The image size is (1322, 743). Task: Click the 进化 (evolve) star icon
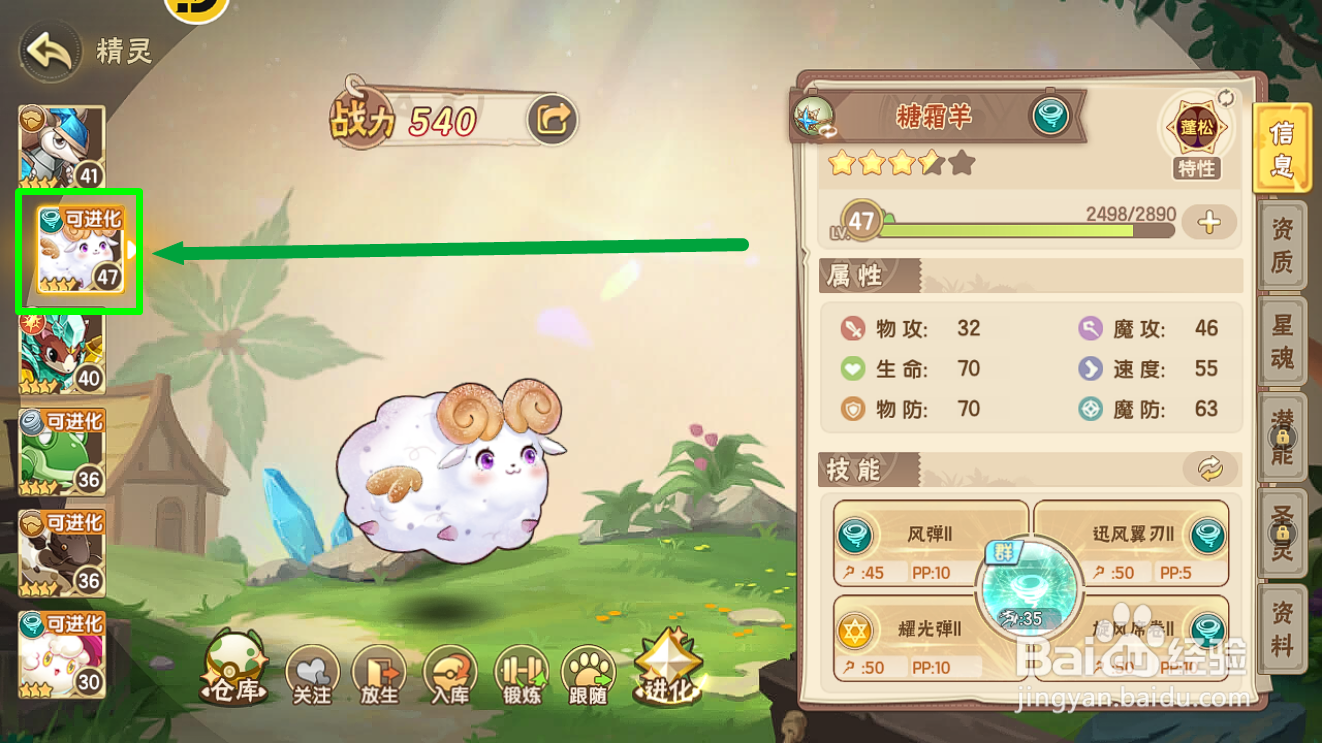(668, 665)
